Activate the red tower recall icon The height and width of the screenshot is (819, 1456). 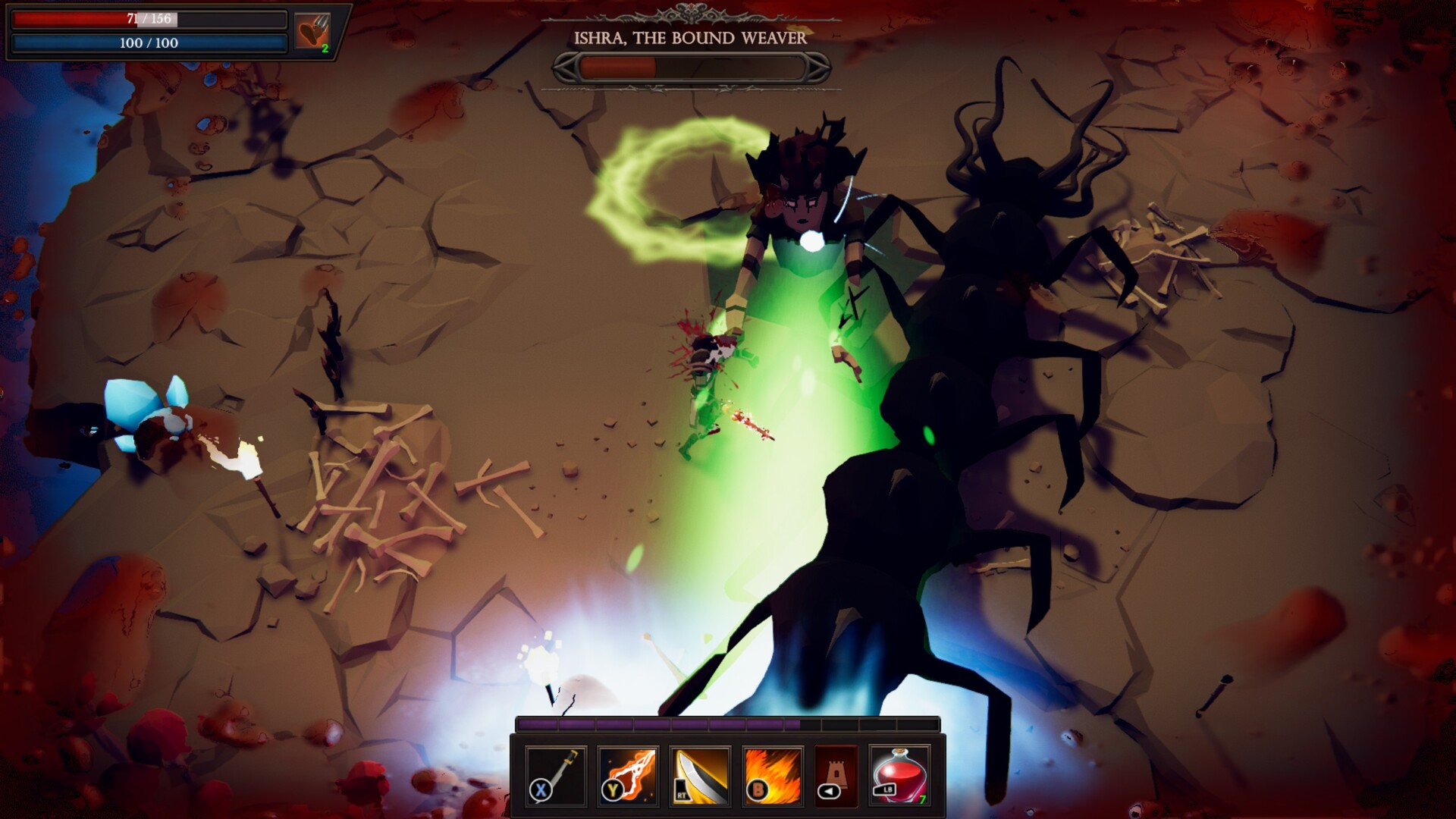(x=836, y=775)
